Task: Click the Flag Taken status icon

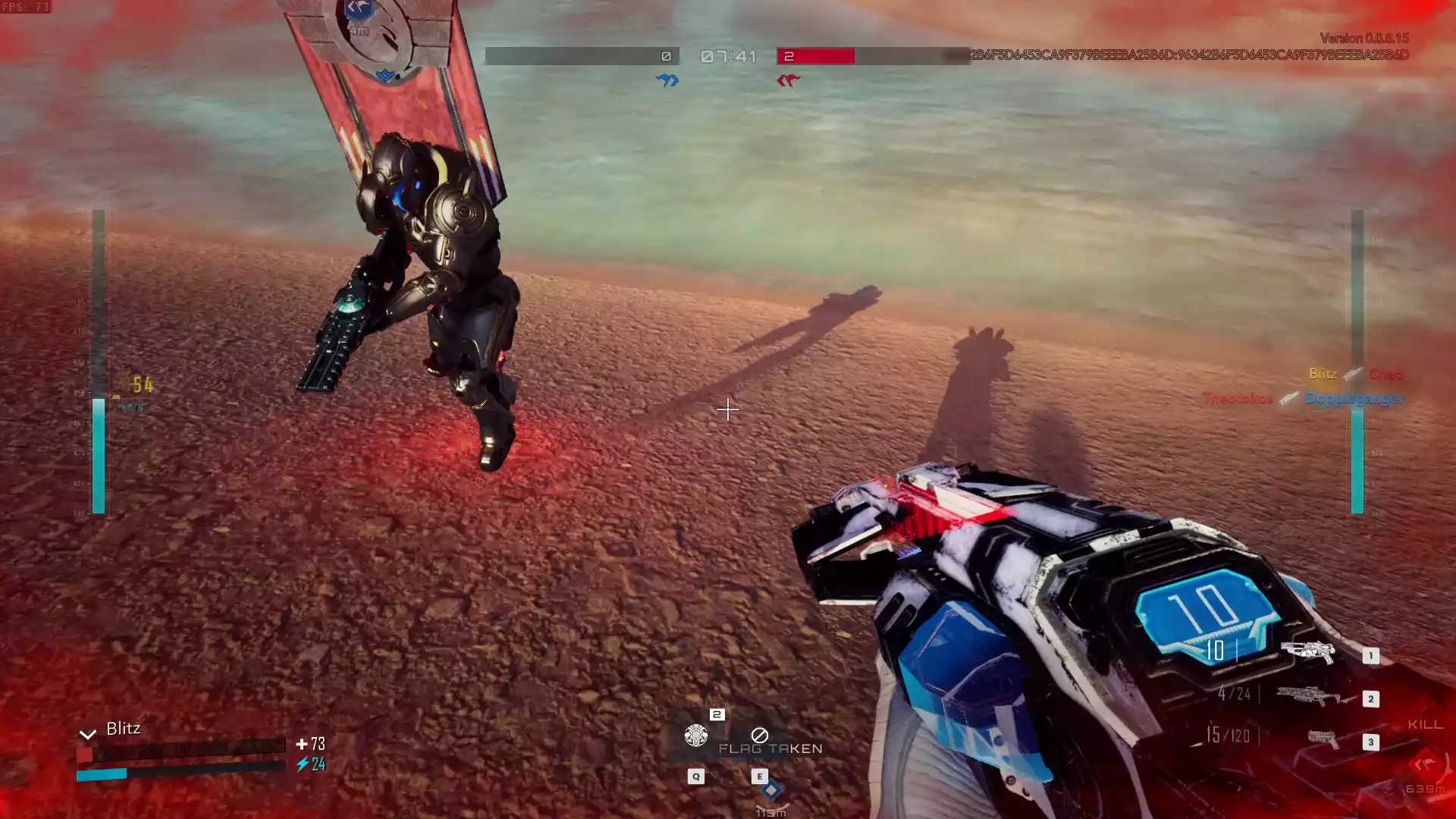Action: tap(759, 735)
